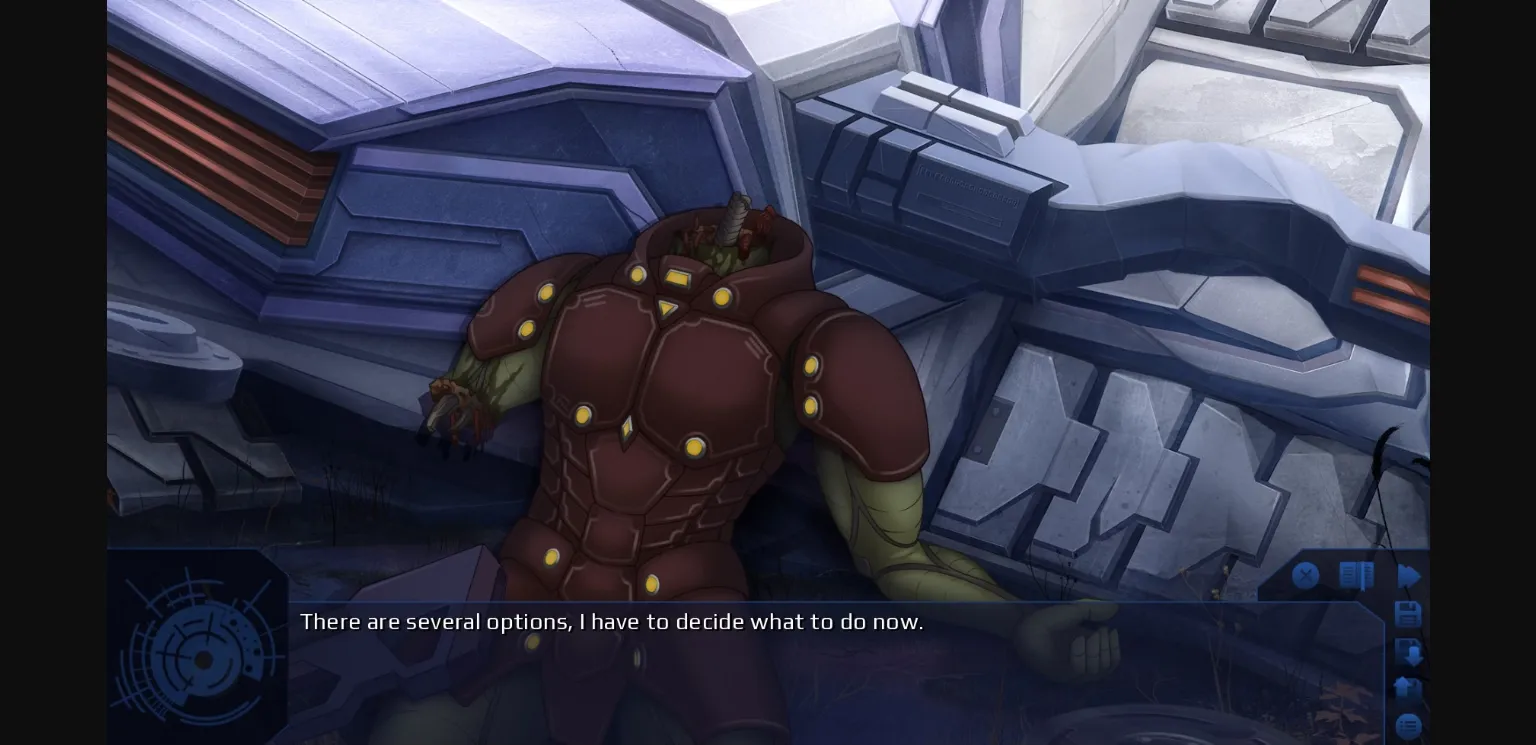Click the dialogue text to advance the story
Image resolution: width=1536 pixels, height=745 pixels.
click(x=612, y=622)
